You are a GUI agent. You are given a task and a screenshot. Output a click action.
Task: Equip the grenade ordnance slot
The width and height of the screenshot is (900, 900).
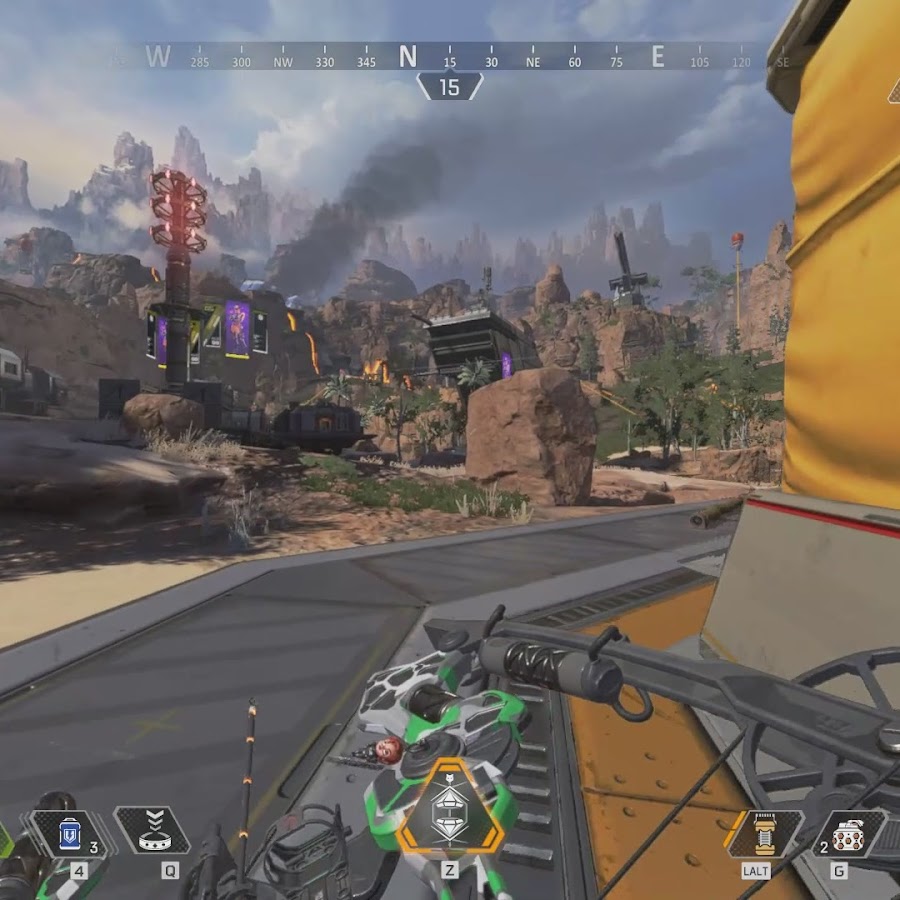[x=847, y=834]
